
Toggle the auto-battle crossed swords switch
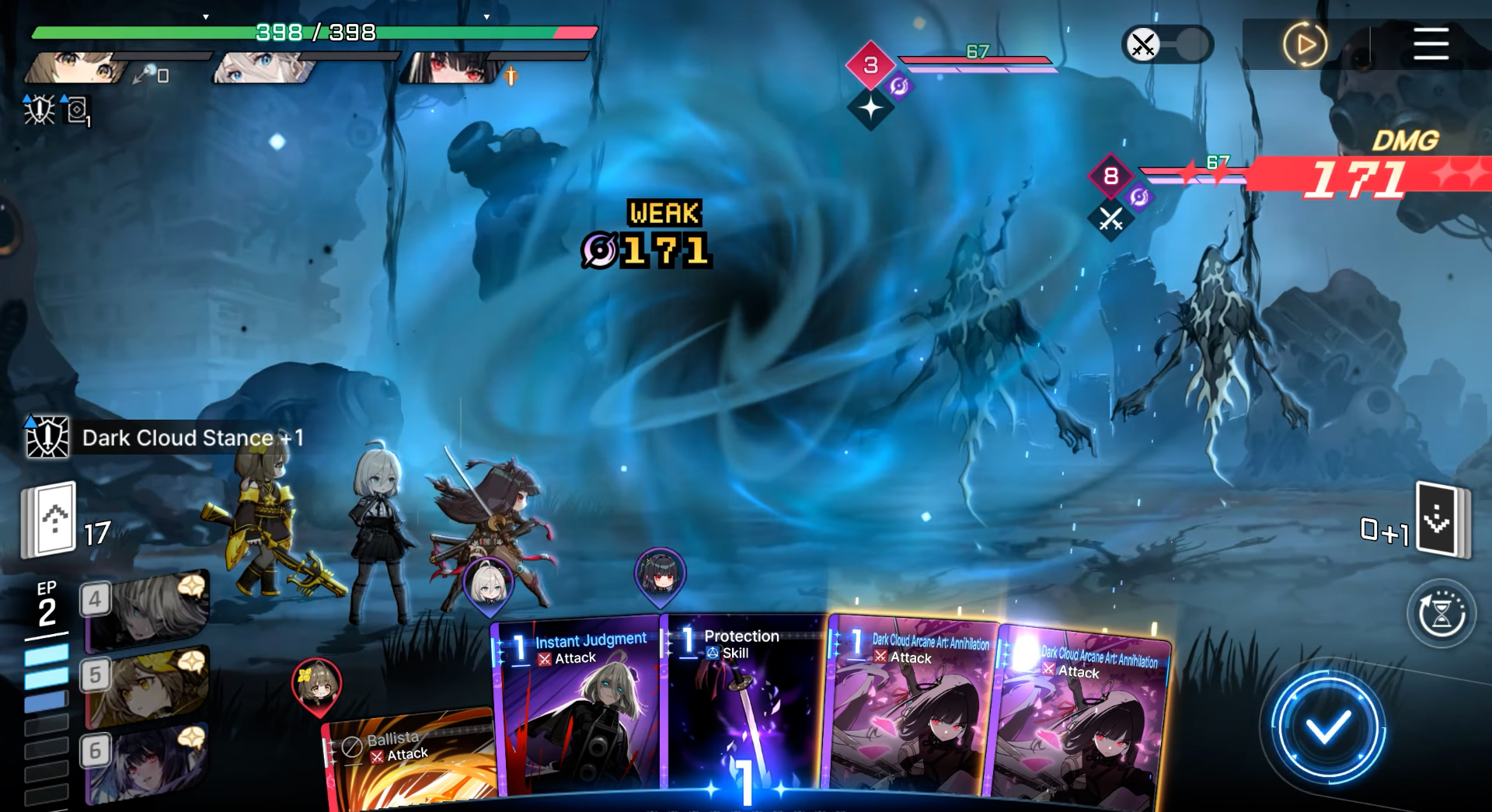(1166, 44)
